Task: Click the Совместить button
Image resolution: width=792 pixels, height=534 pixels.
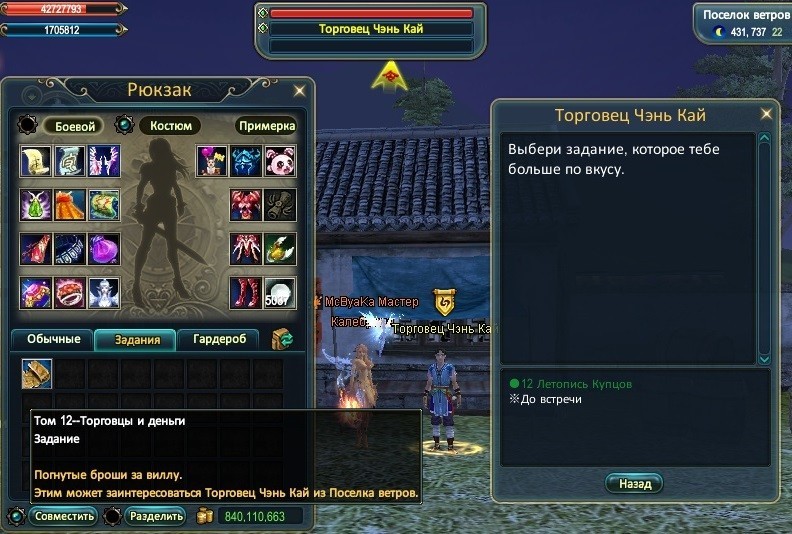Action: 62,516
